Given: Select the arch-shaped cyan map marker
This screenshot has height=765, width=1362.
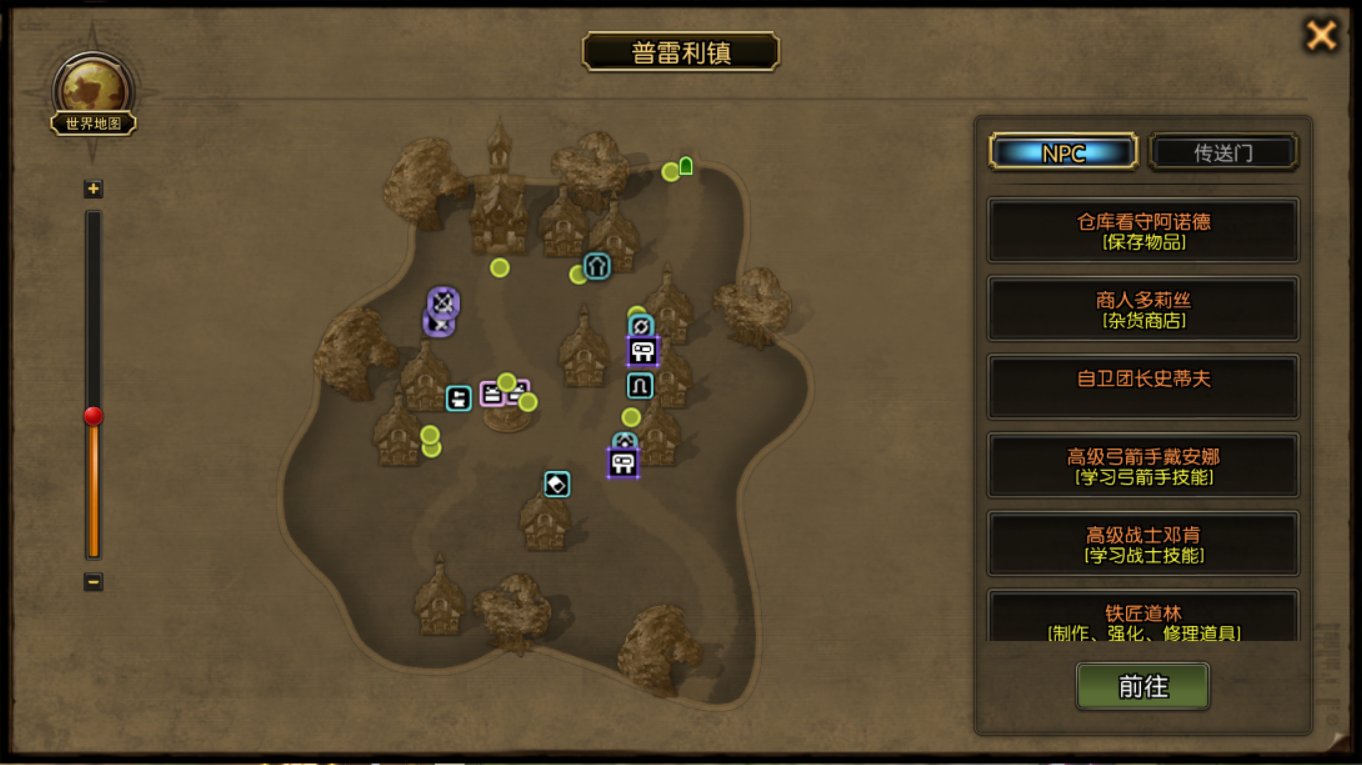Looking at the screenshot, I should [640, 386].
